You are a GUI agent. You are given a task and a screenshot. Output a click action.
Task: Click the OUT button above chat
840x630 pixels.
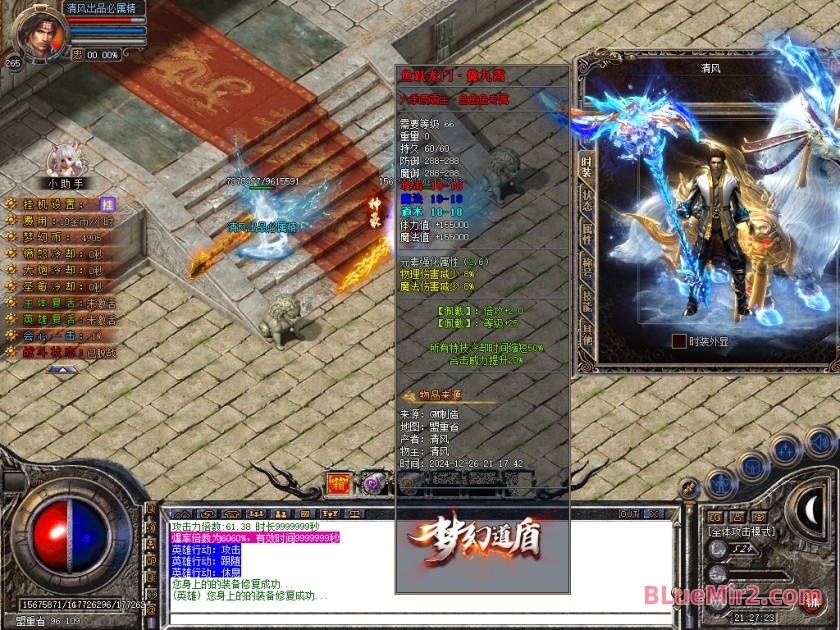tap(629, 514)
